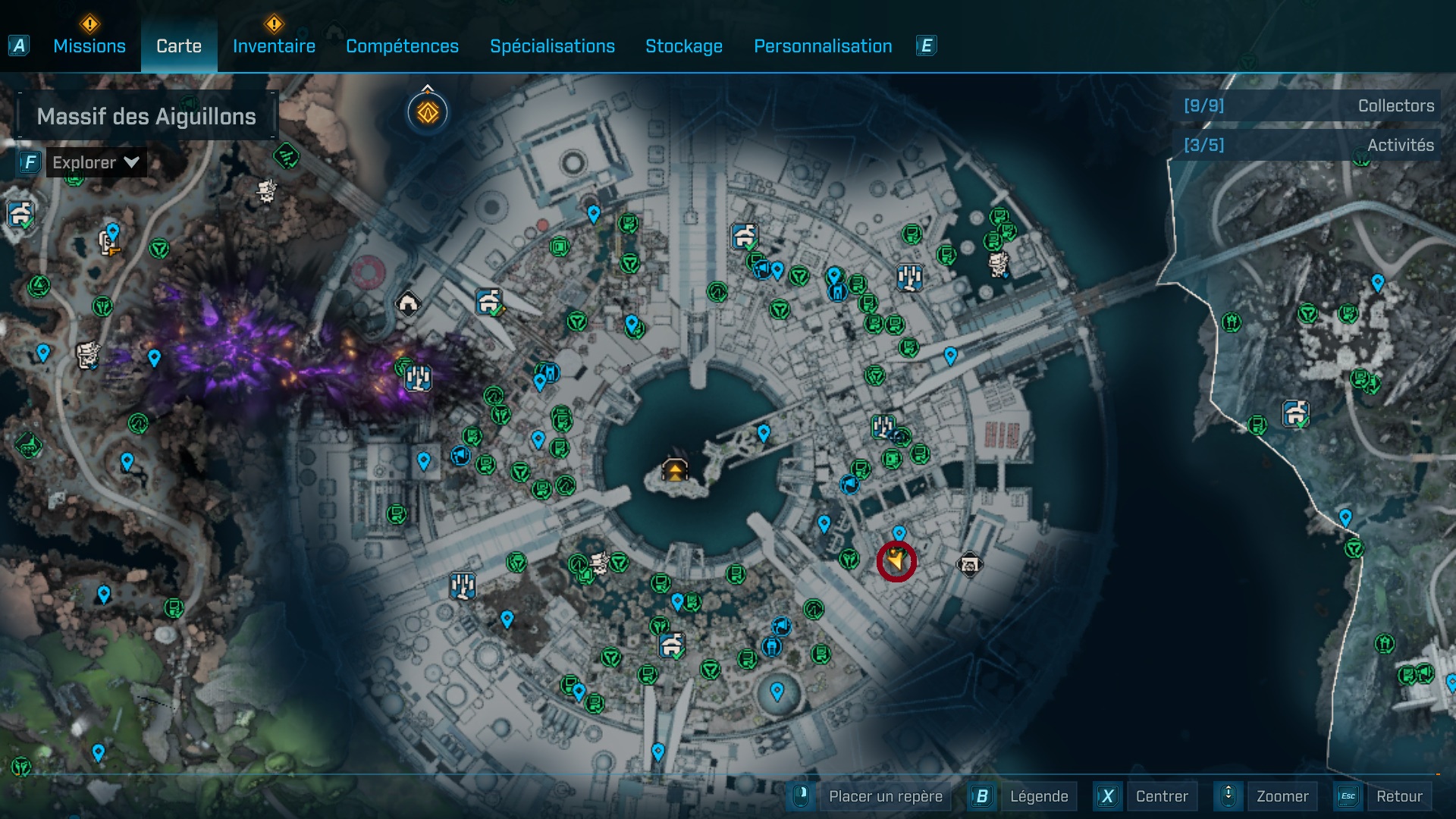Click the orange compass marker at the map's top edge
1456x819 pixels.
coord(428,112)
